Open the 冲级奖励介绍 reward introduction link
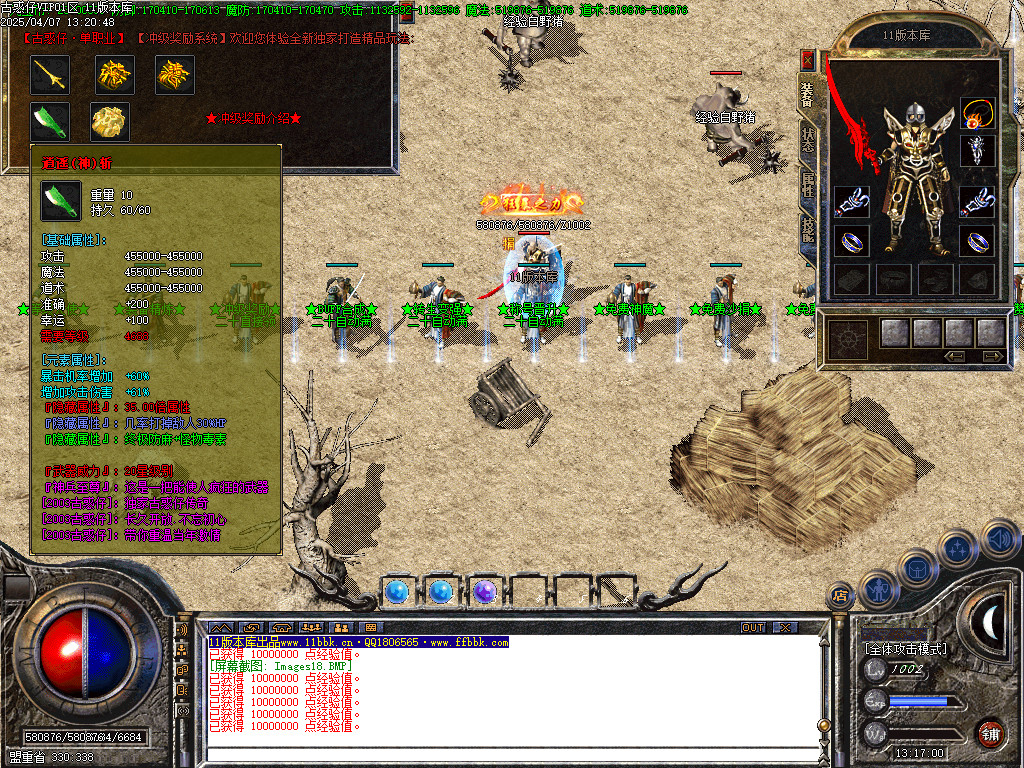 coord(253,118)
